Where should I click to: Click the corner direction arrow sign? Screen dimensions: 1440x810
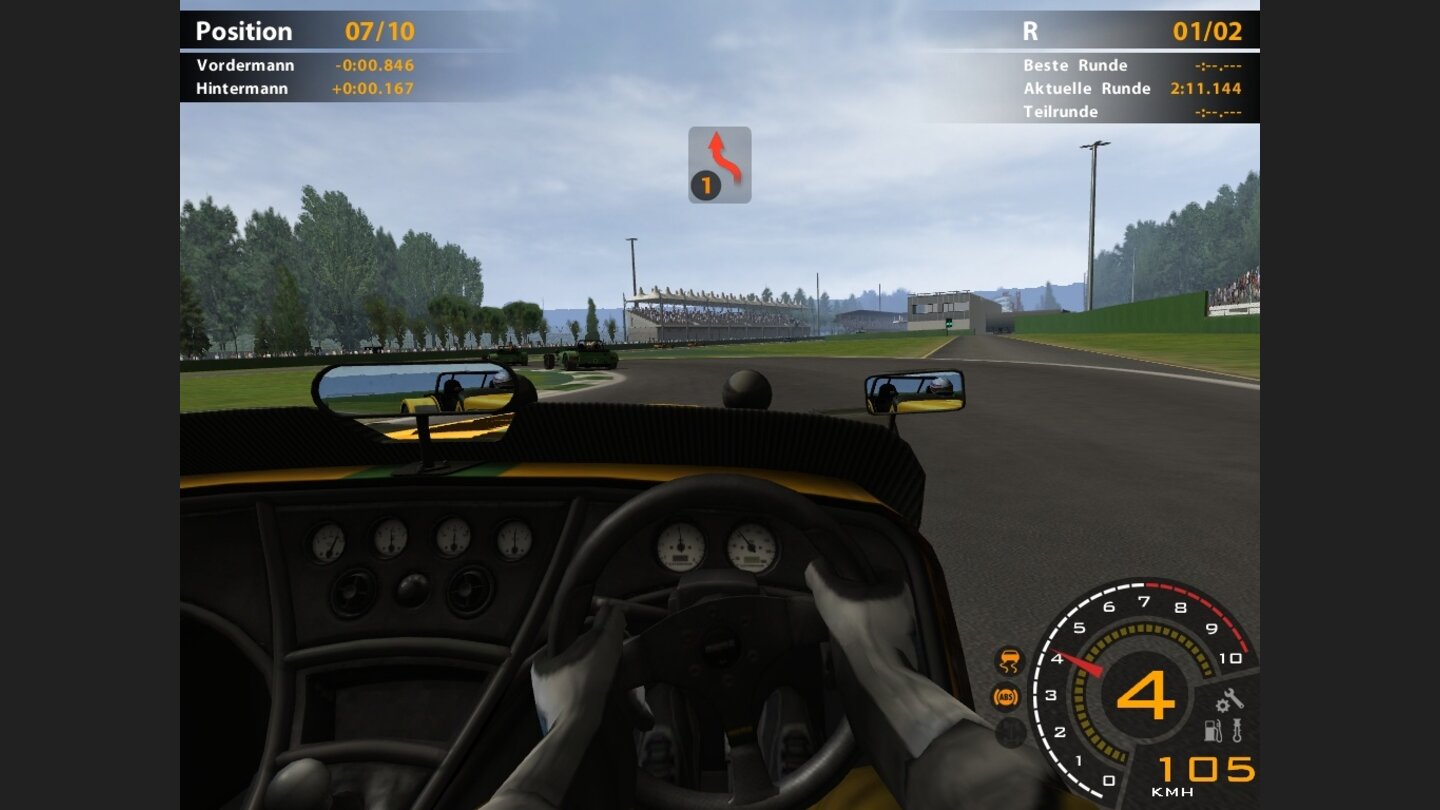click(x=719, y=163)
